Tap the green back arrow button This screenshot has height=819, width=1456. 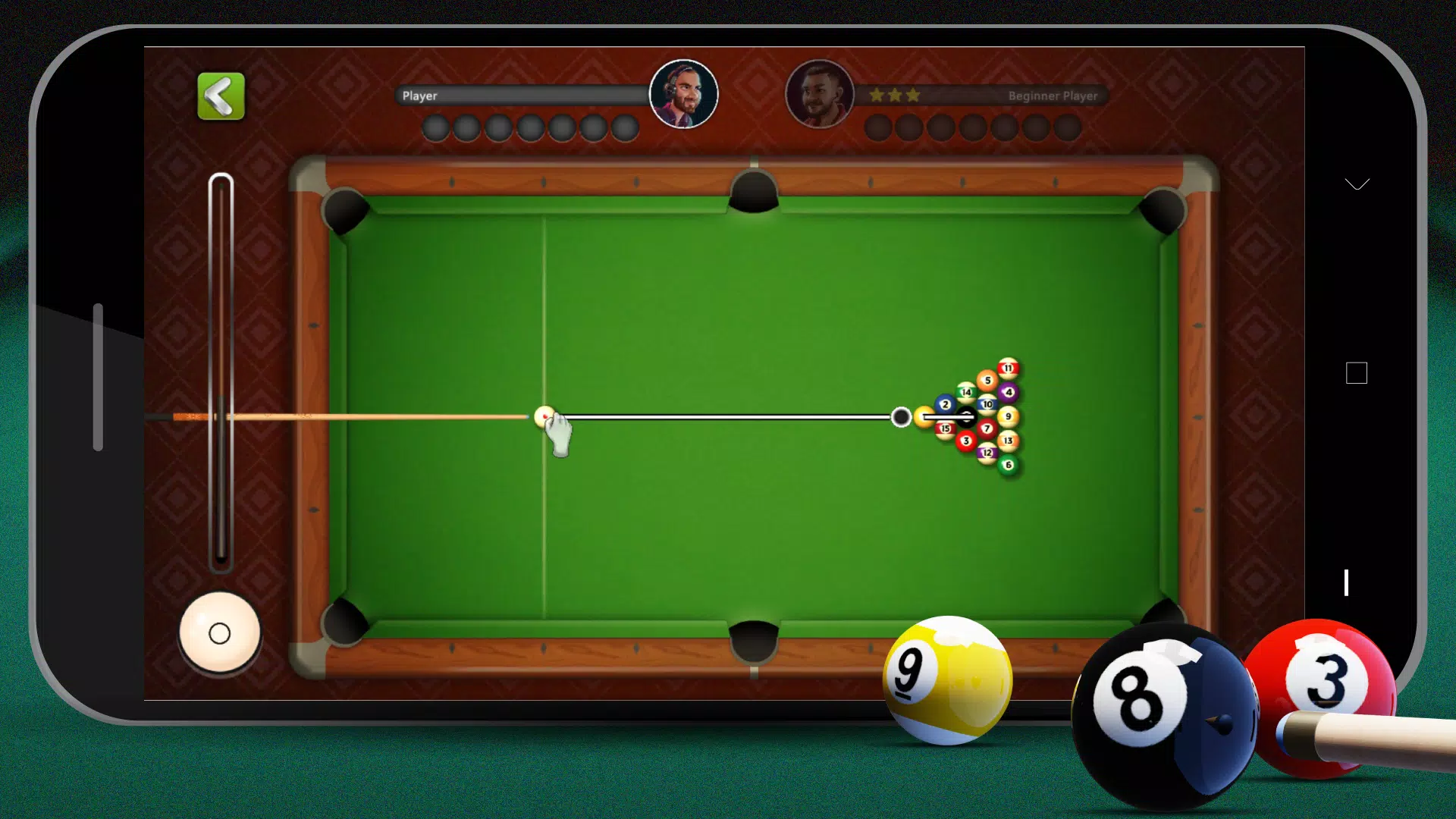(x=220, y=96)
